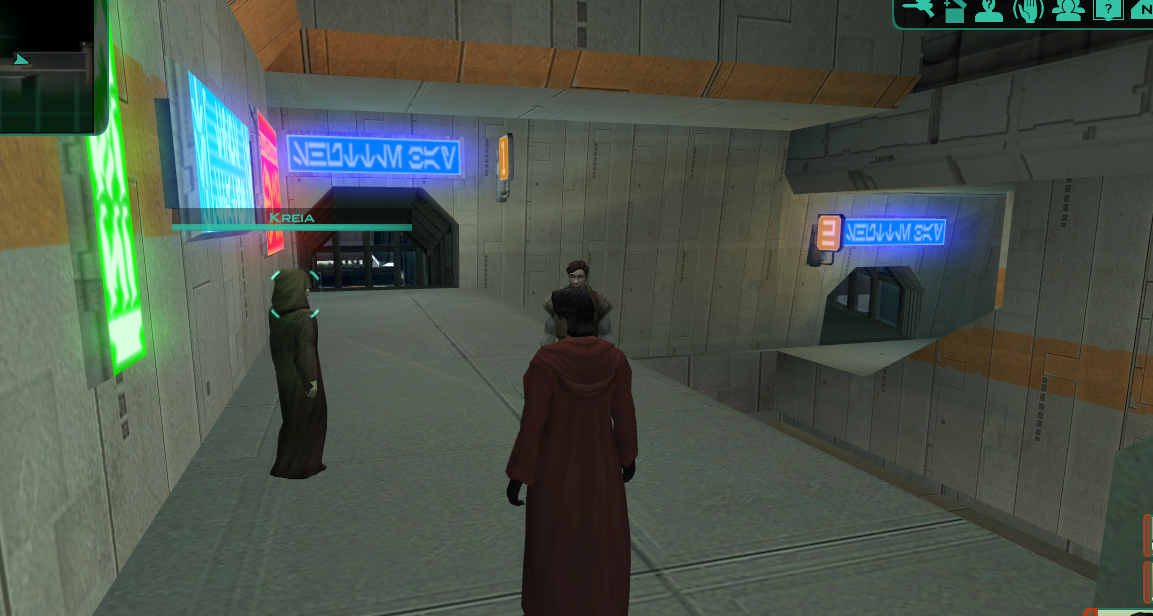This screenshot has height=616, width=1153.
Task: Click the two-person party icon
Action: point(1068,11)
